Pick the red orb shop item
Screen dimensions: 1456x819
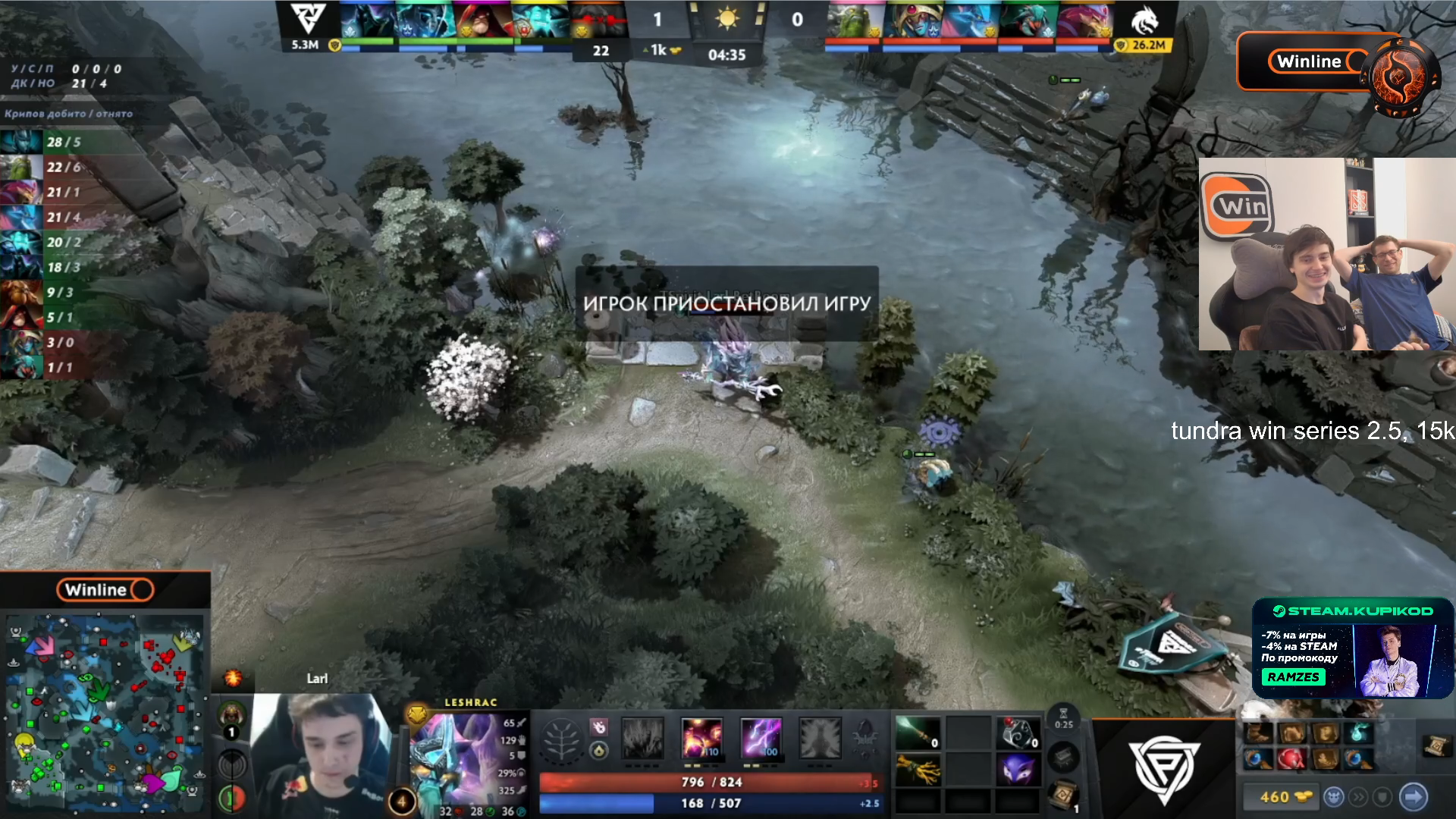pyautogui.click(x=1291, y=758)
